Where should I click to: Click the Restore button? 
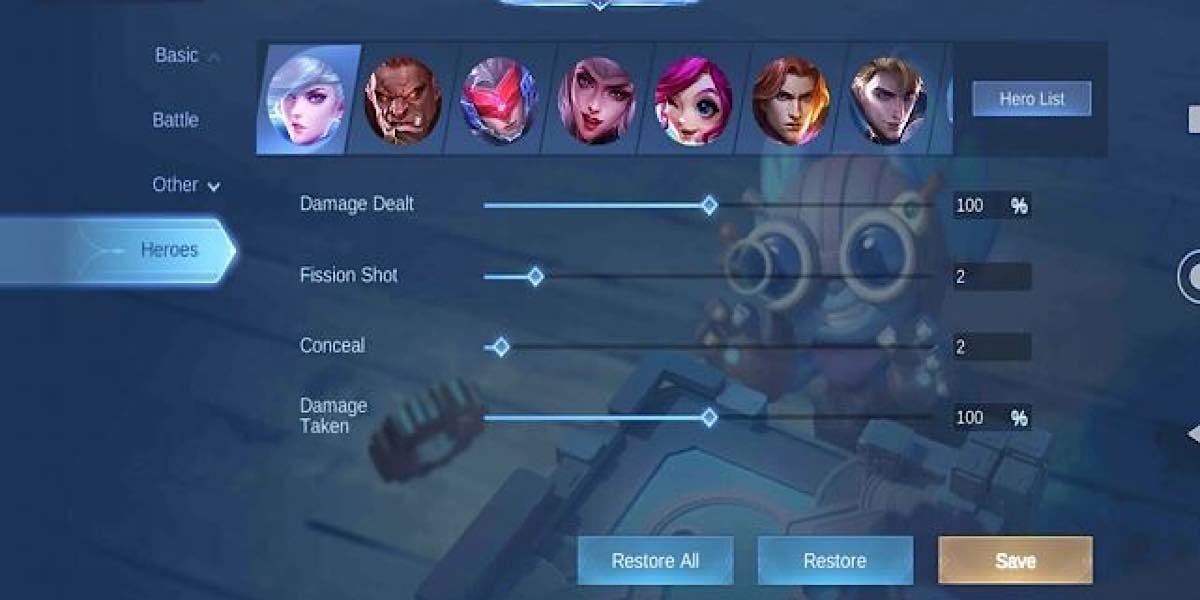click(835, 561)
